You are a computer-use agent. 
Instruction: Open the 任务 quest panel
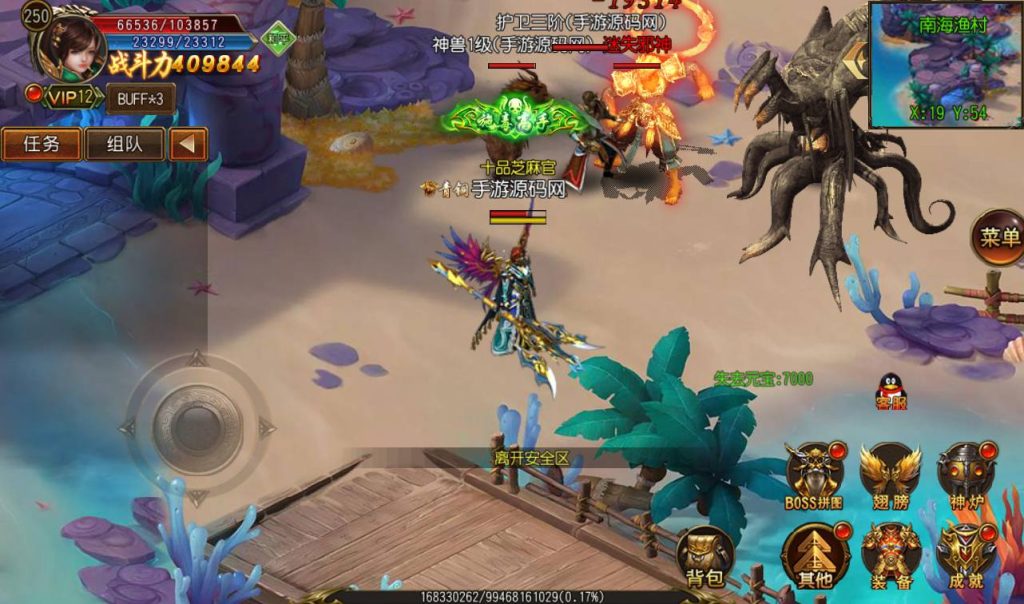(x=42, y=144)
